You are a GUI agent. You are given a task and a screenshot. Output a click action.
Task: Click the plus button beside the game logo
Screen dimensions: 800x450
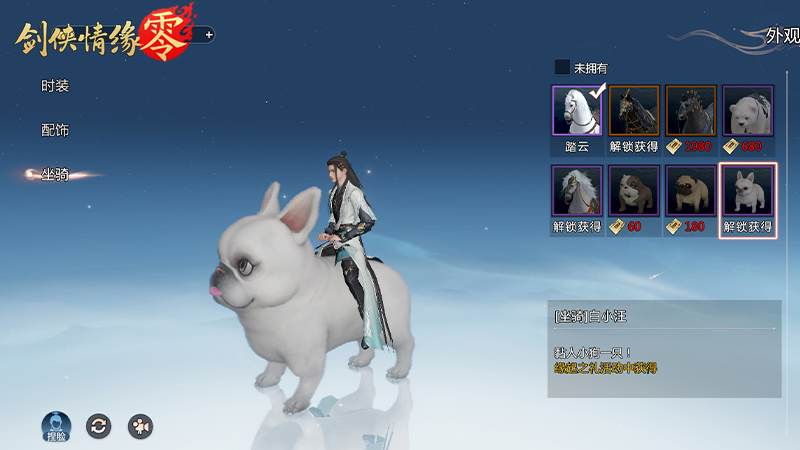(209, 35)
